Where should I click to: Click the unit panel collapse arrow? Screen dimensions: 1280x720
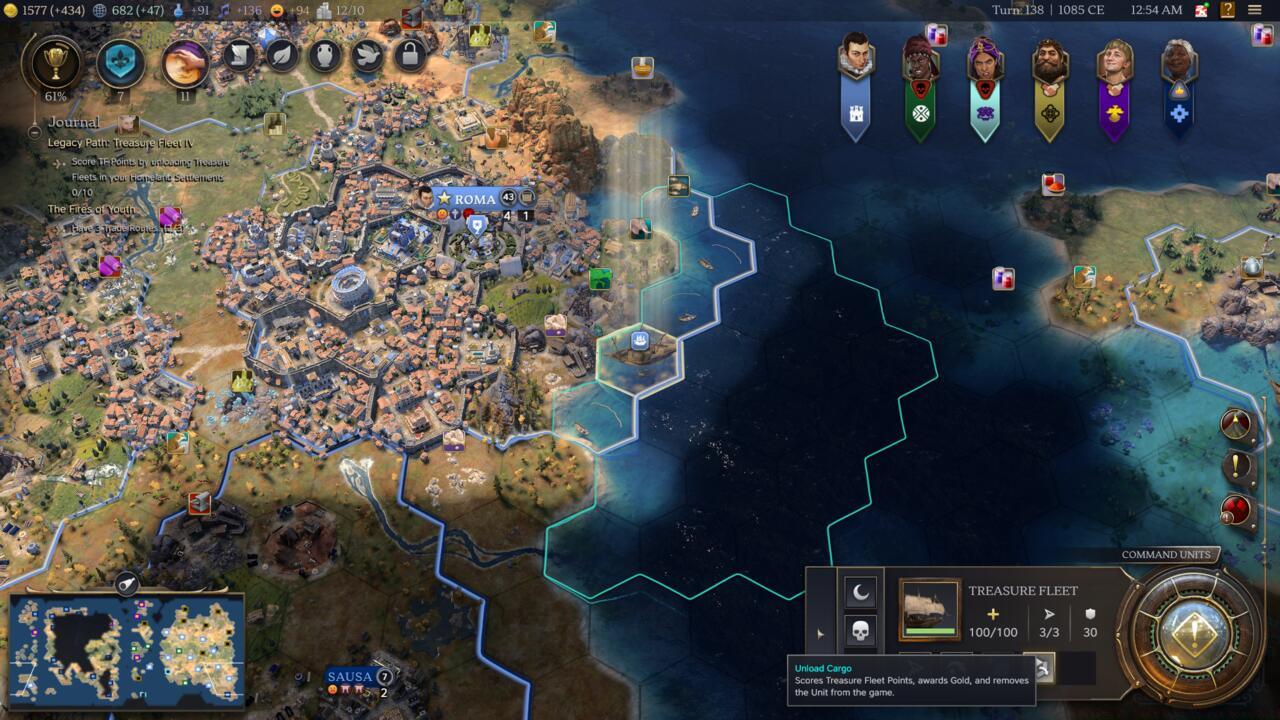(x=820, y=631)
